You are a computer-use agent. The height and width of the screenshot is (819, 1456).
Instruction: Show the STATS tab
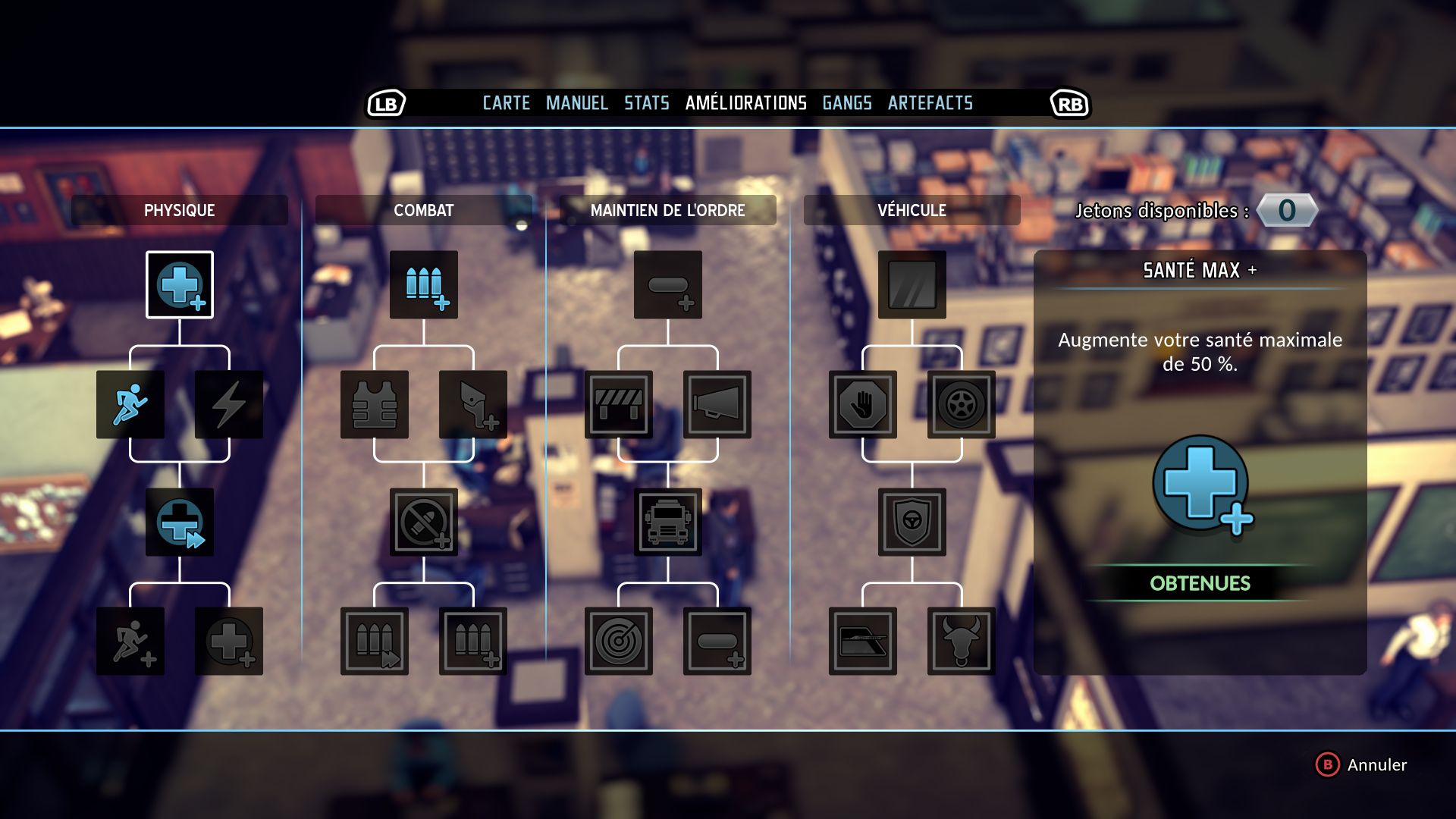tap(646, 103)
